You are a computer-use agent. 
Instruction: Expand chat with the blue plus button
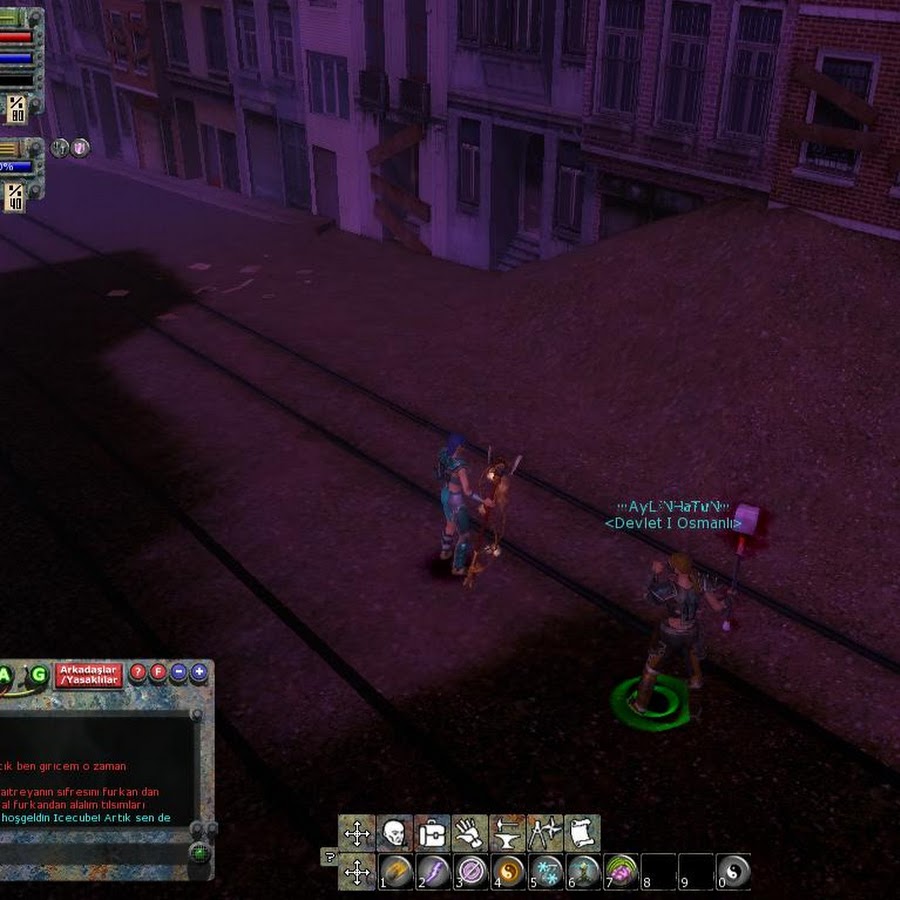[199, 672]
